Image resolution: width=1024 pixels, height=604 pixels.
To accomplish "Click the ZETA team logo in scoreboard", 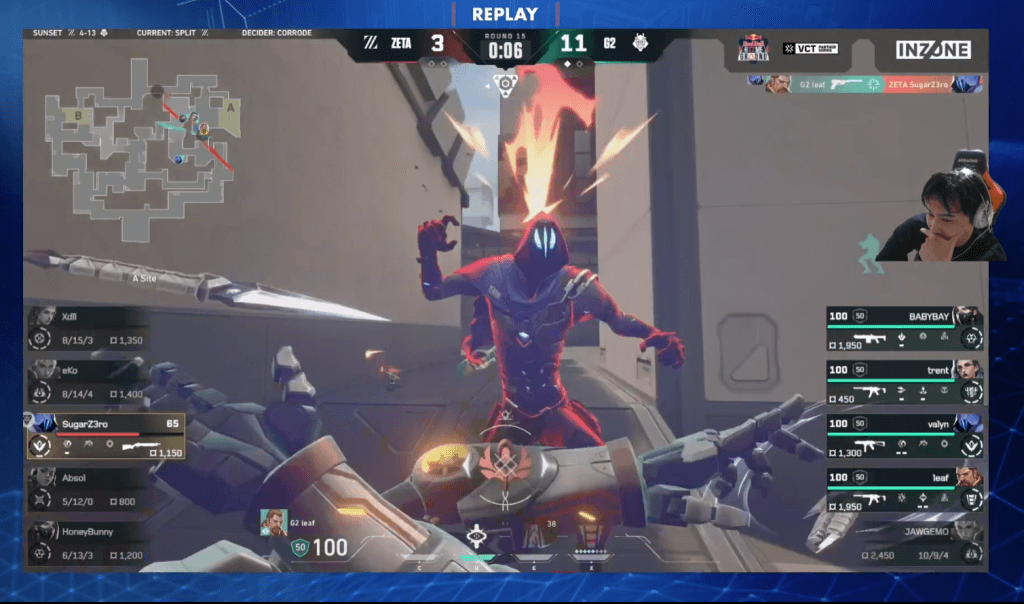I will point(370,44).
